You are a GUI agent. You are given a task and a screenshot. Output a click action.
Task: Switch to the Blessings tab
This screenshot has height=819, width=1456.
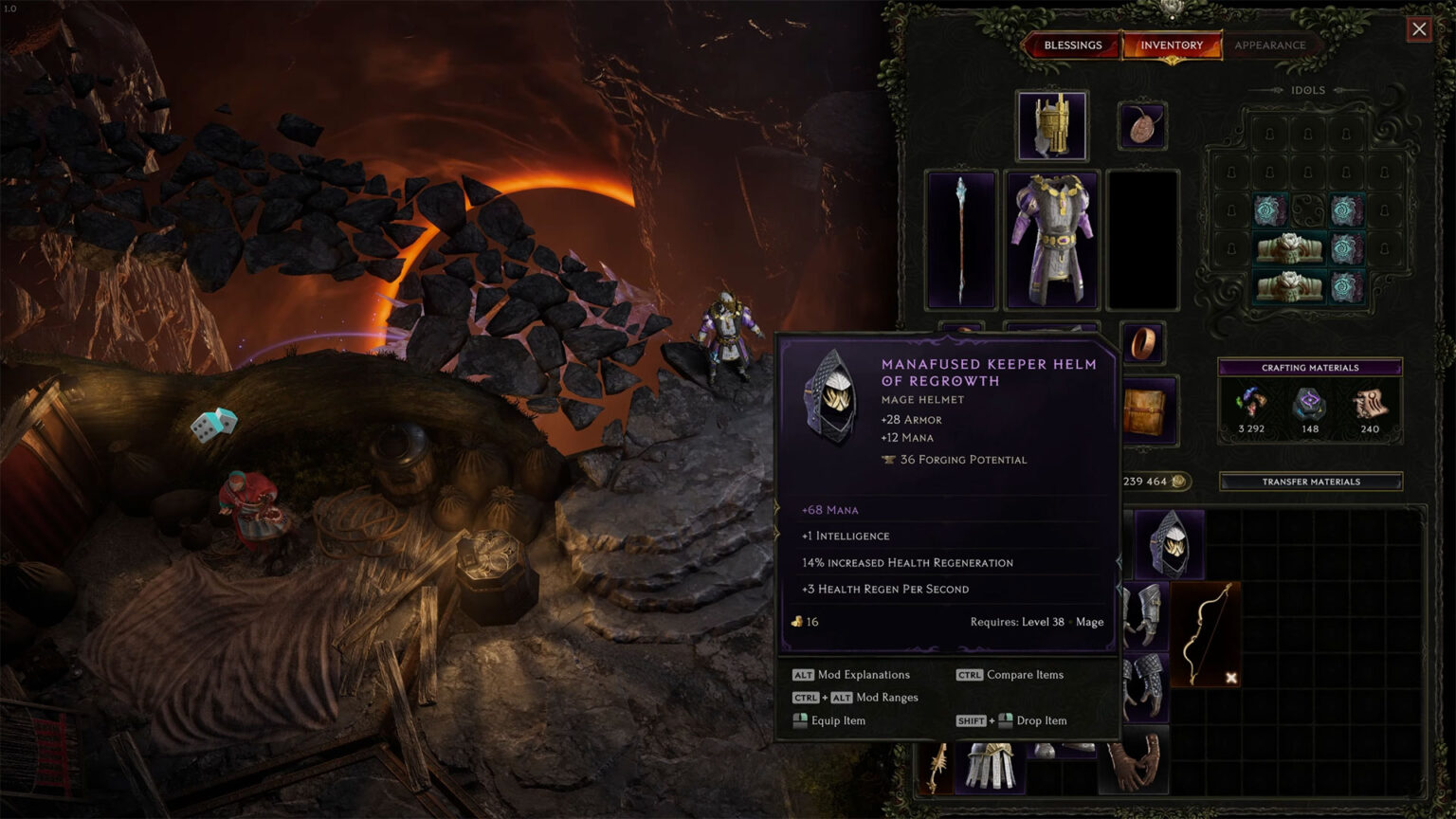coord(1072,45)
